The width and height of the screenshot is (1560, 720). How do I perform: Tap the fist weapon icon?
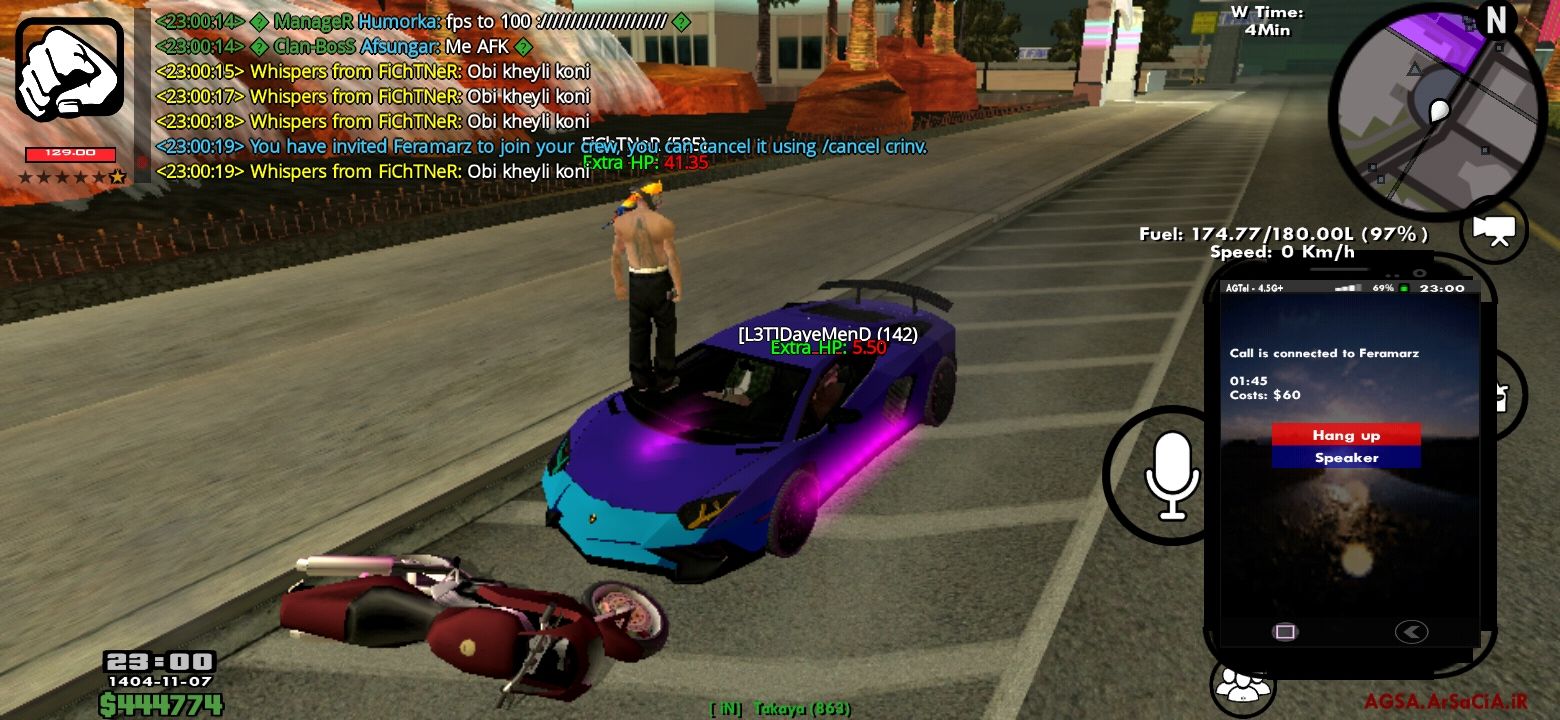tap(69, 70)
